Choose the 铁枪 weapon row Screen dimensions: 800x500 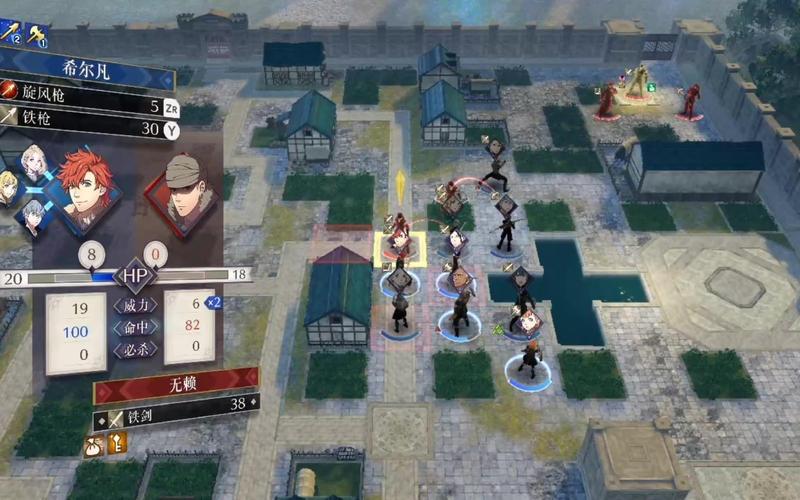point(90,126)
